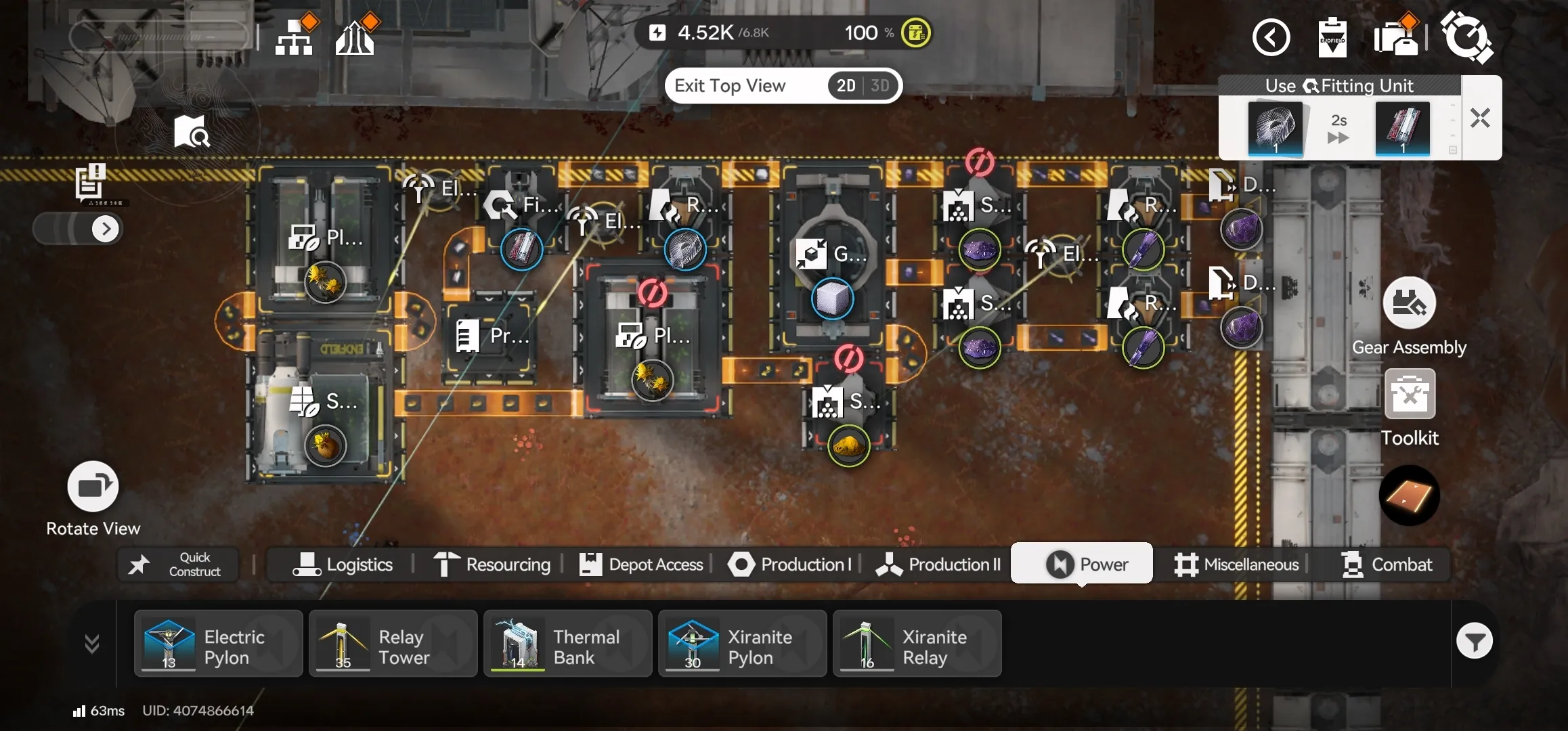Select the Electric Pylon building
Viewport: 1568px width, 731px height.
(218, 644)
